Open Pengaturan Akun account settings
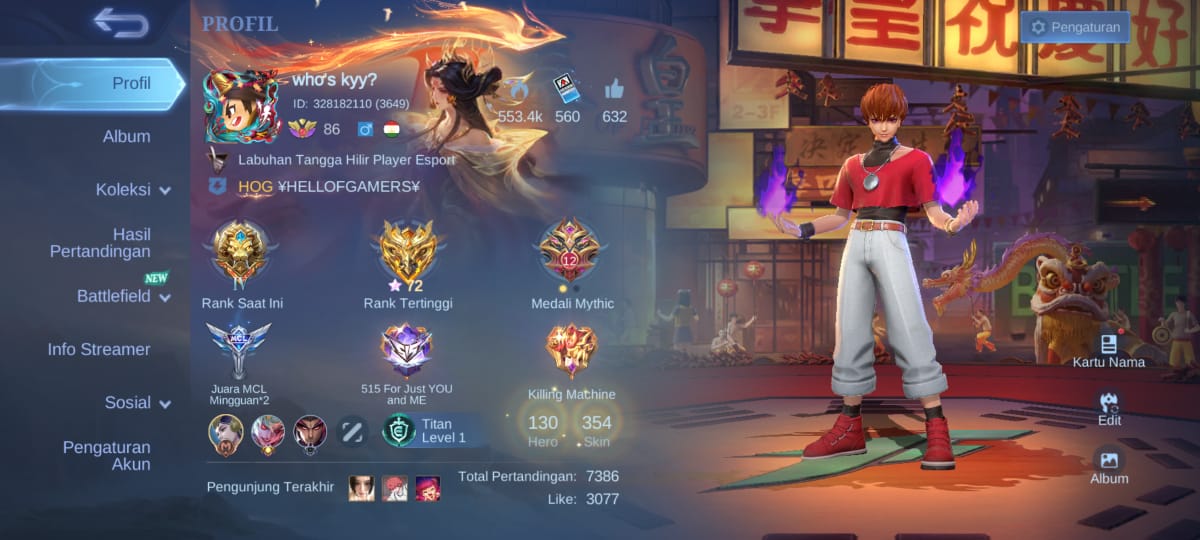 pyautogui.click(x=106, y=456)
